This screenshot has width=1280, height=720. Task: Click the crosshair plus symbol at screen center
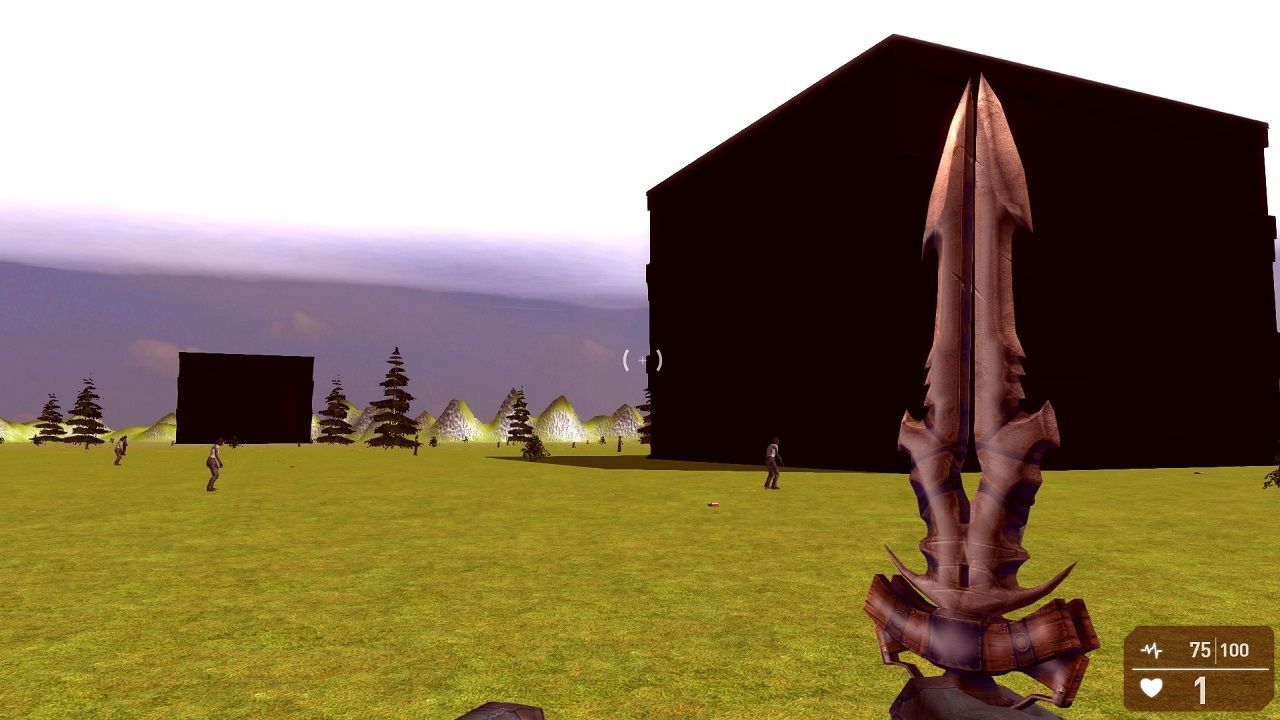coord(642,361)
